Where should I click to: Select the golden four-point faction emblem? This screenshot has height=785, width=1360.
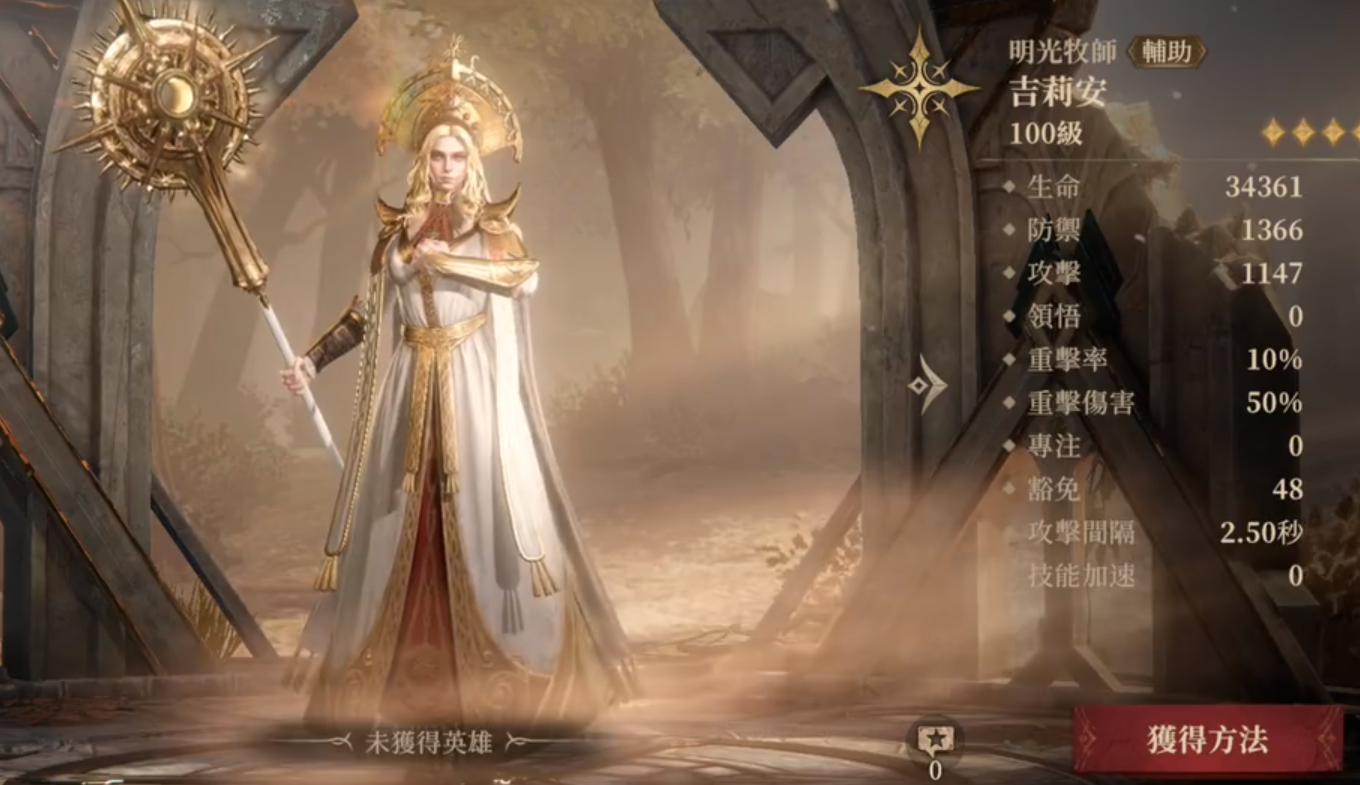point(919,88)
